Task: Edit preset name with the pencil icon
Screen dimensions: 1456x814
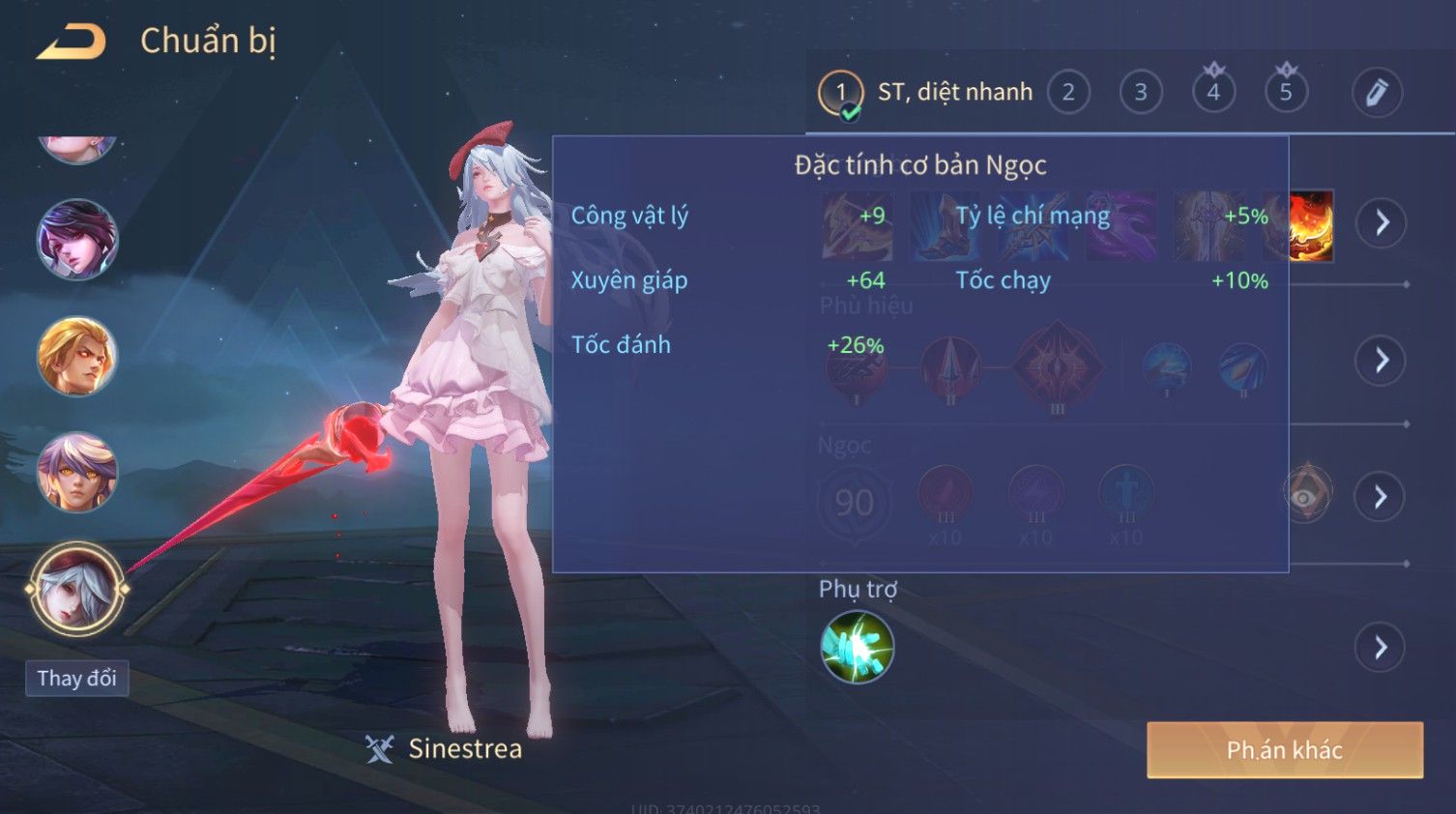Action: pos(1377,93)
